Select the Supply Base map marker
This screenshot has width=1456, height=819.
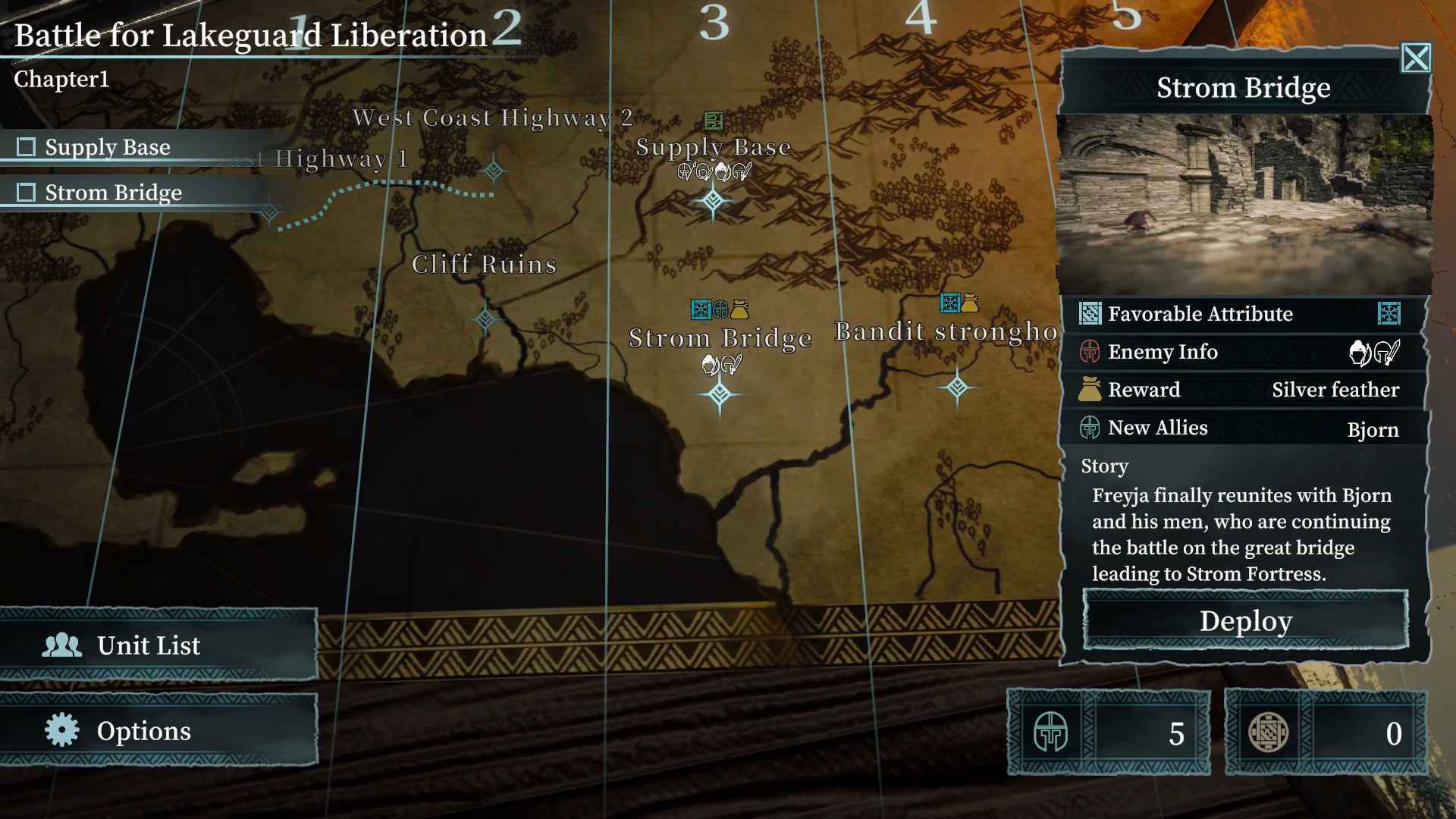point(713,201)
